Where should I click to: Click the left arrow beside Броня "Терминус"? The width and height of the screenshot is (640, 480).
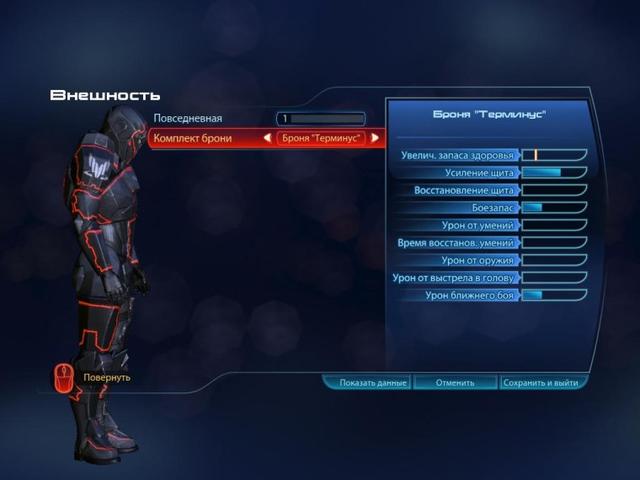click(x=268, y=138)
